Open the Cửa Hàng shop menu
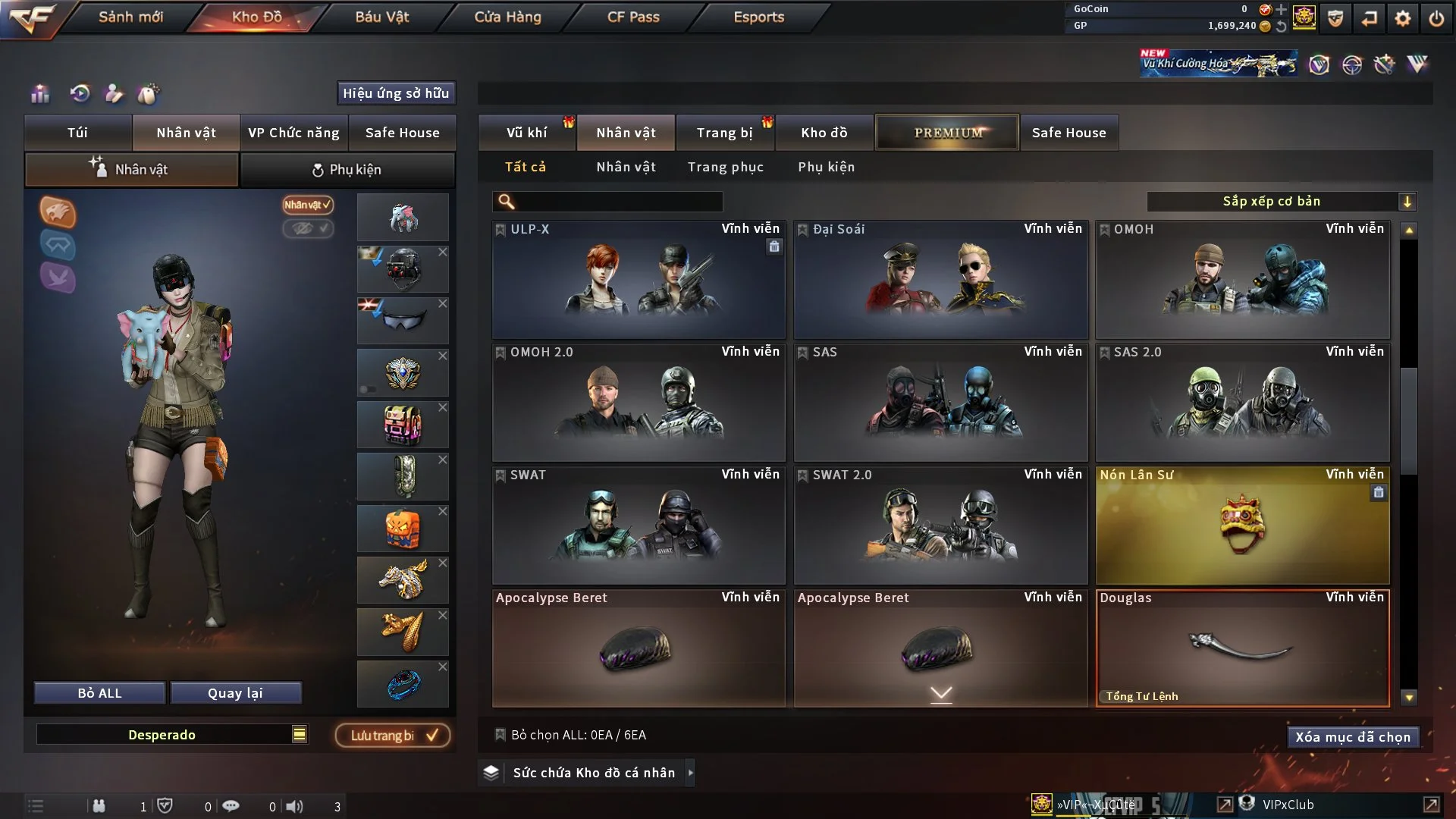Image resolution: width=1456 pixels, height=819 pixels. click(507, 17)
